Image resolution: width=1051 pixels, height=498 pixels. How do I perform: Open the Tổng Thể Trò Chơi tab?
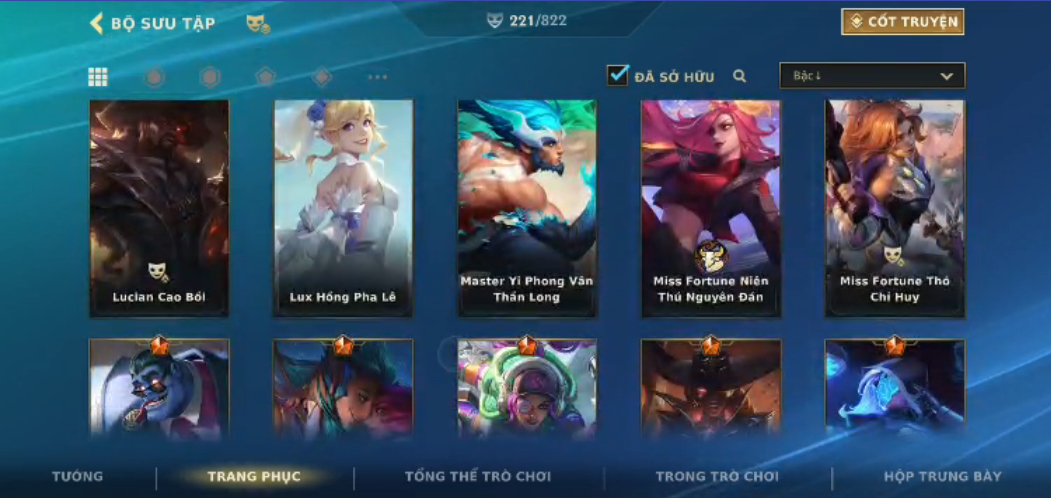coord(478,477)
